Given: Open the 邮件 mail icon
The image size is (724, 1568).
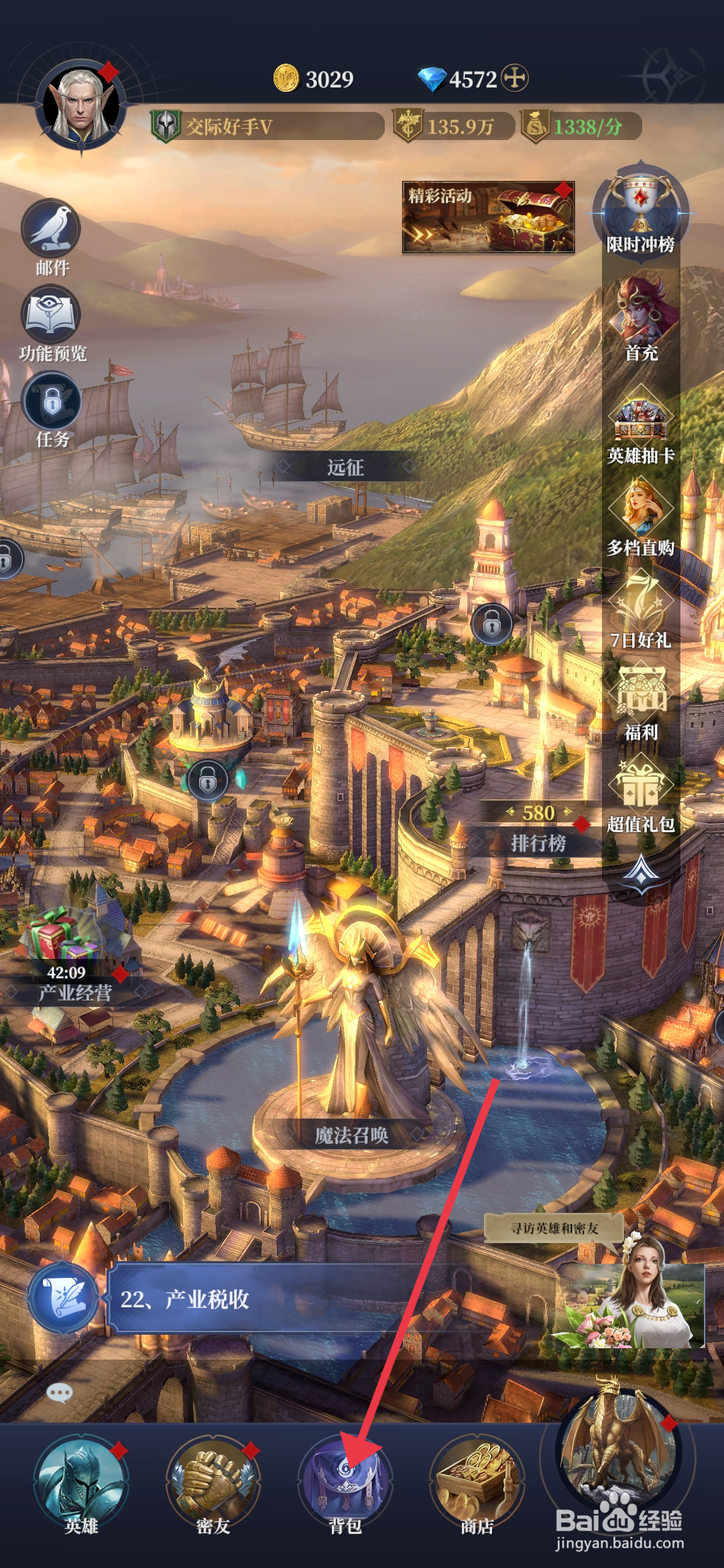Looking at the screenshot, I should [x=52, y=232].
